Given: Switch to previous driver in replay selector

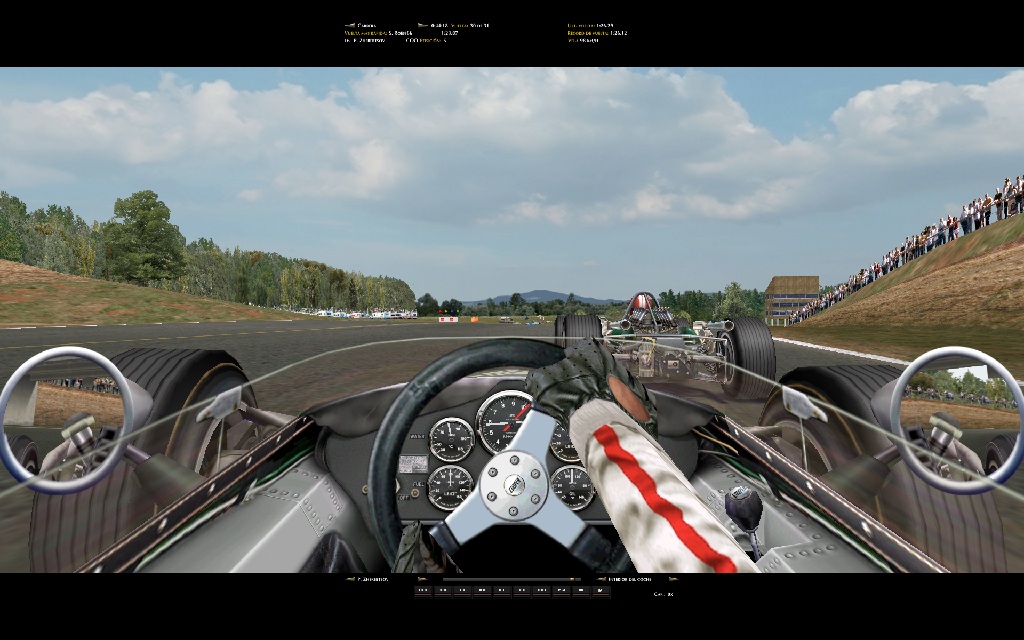Looking at the screenshot, I should click(349, 579).
